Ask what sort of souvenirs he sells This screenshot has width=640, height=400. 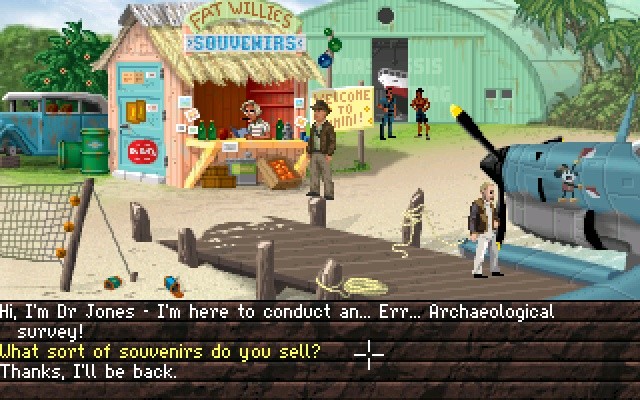(x=160, y=351)
